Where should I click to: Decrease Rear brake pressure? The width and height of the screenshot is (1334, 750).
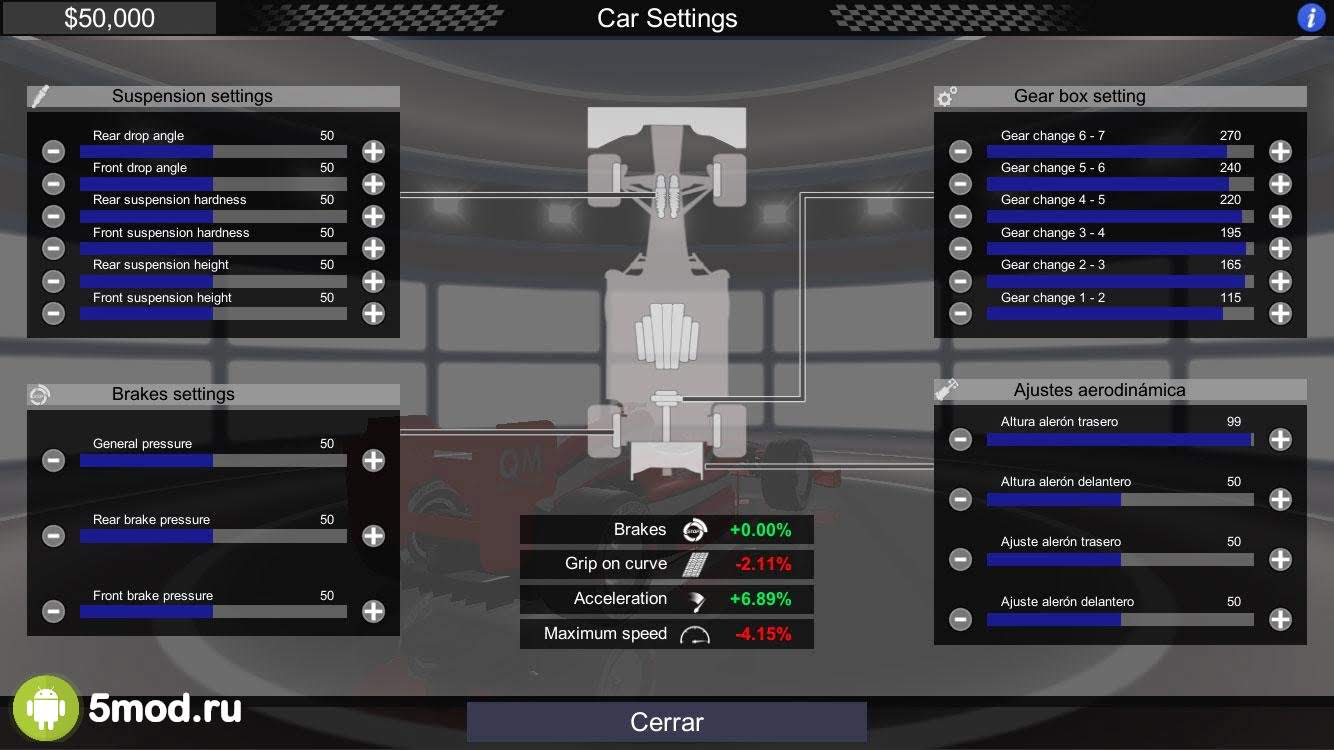pyautogui.click(x=54, y=536)
